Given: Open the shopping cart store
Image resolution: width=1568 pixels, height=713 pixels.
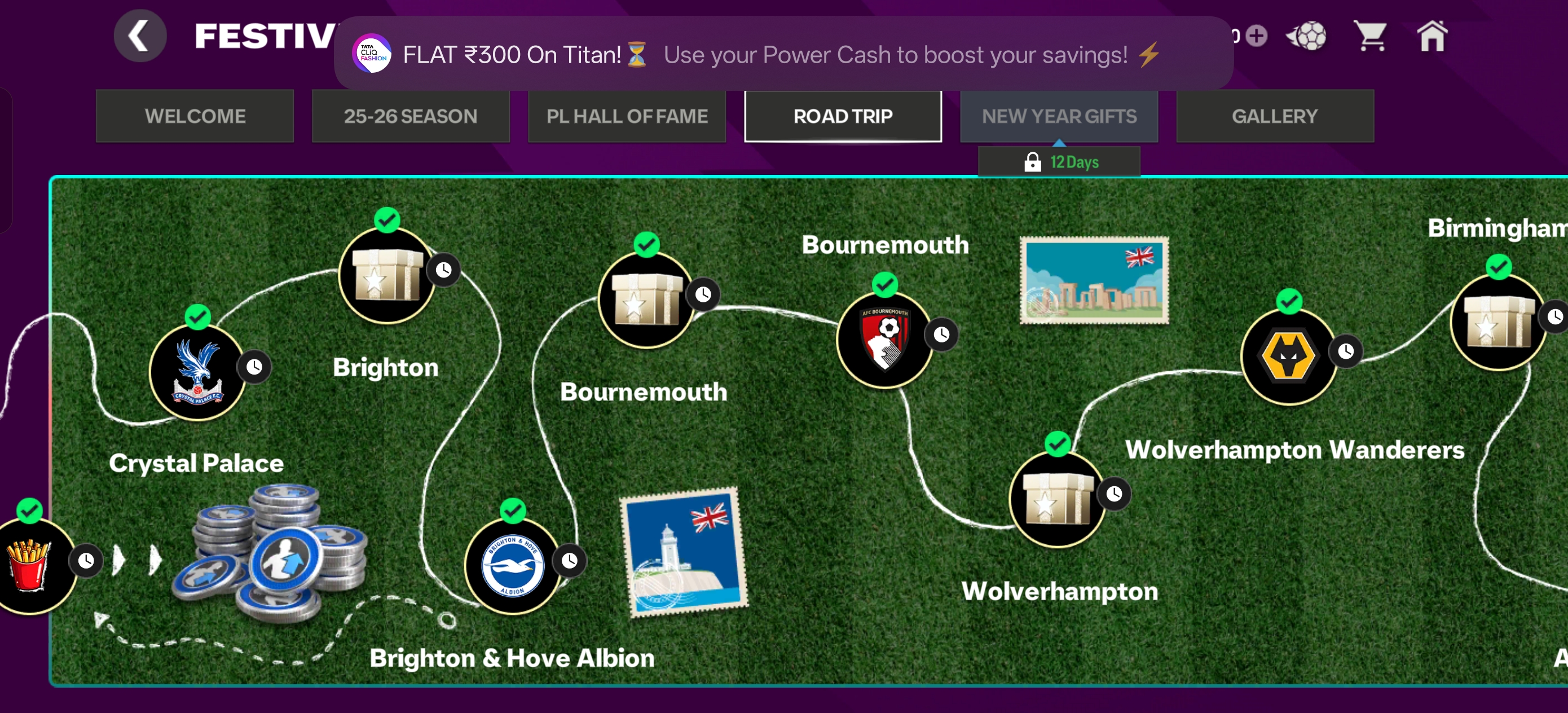Looking at the screenshot, I should [1369, 36].
